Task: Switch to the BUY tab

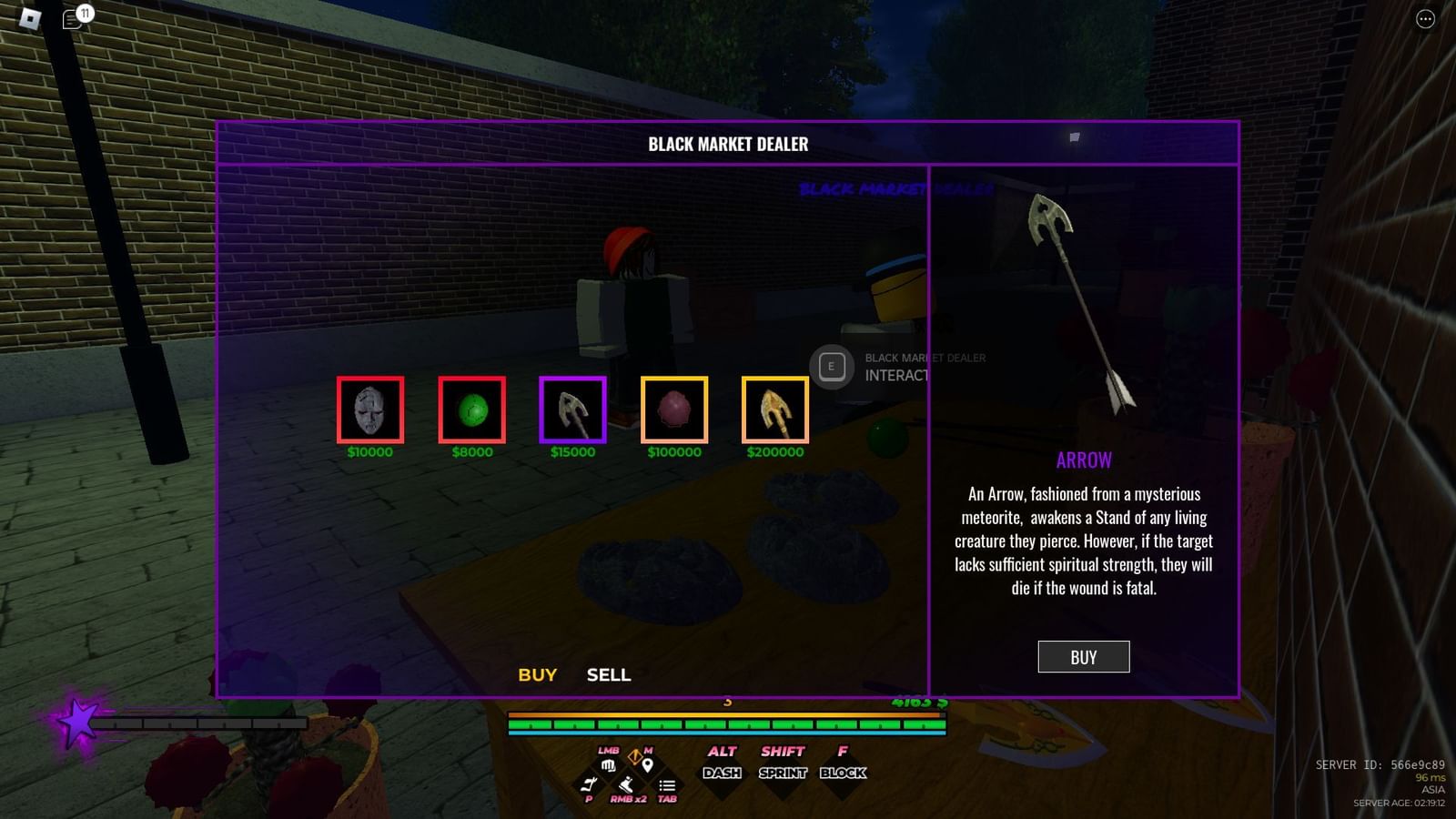Action: point(535,675)
